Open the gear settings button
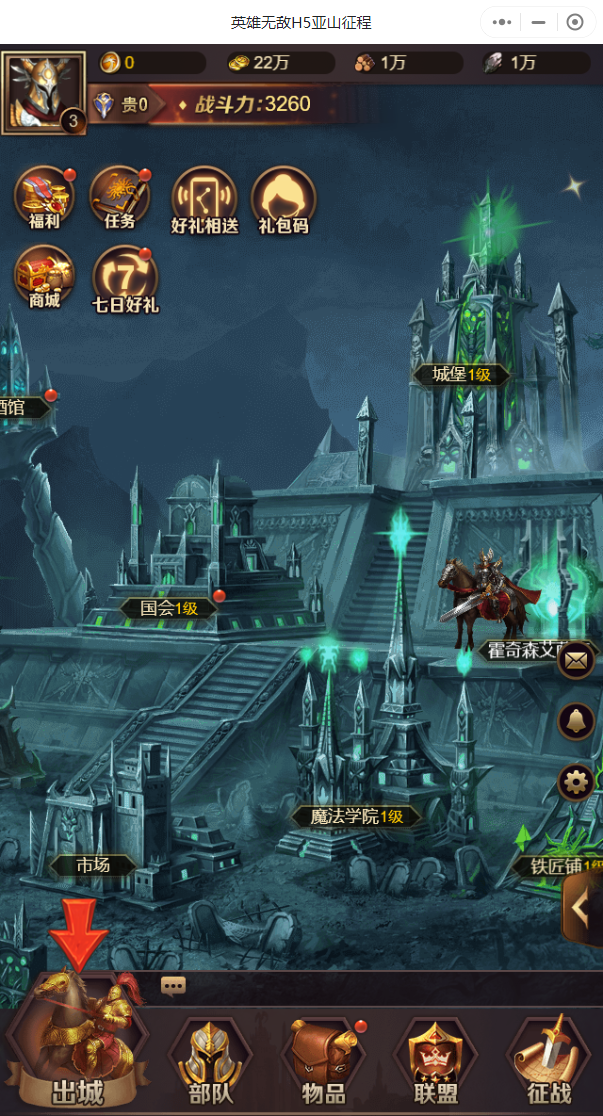The width and height of the screenshot is (603, 1116). [576, 781]
